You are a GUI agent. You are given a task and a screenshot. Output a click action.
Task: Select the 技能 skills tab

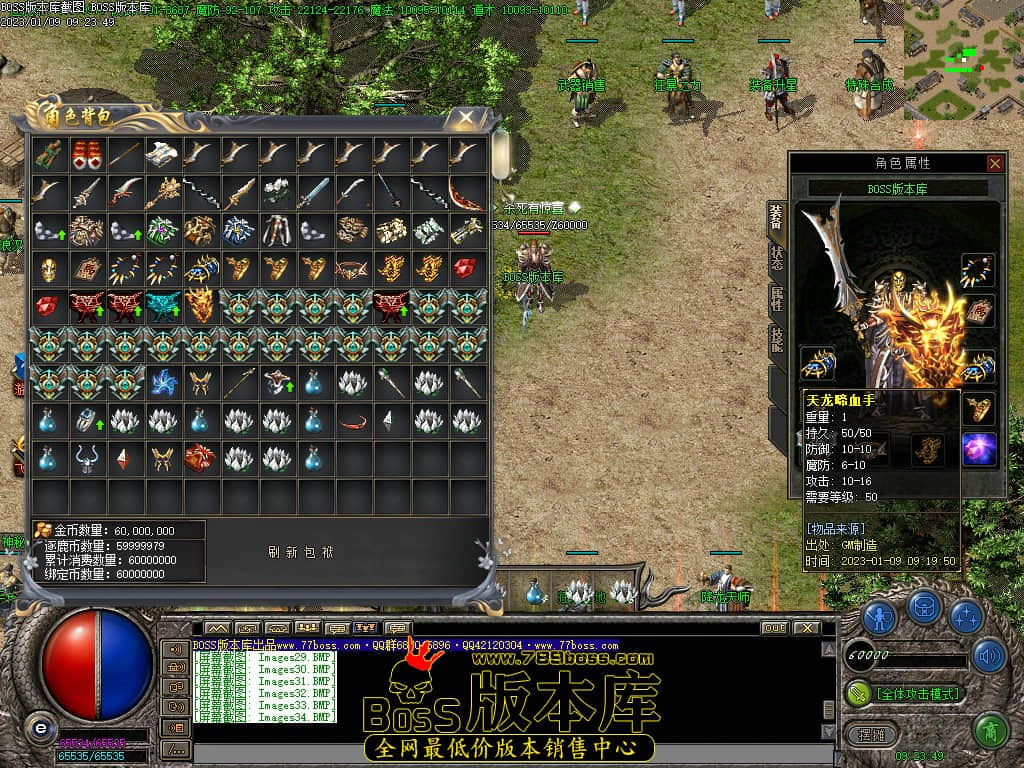tap(777, 340)
